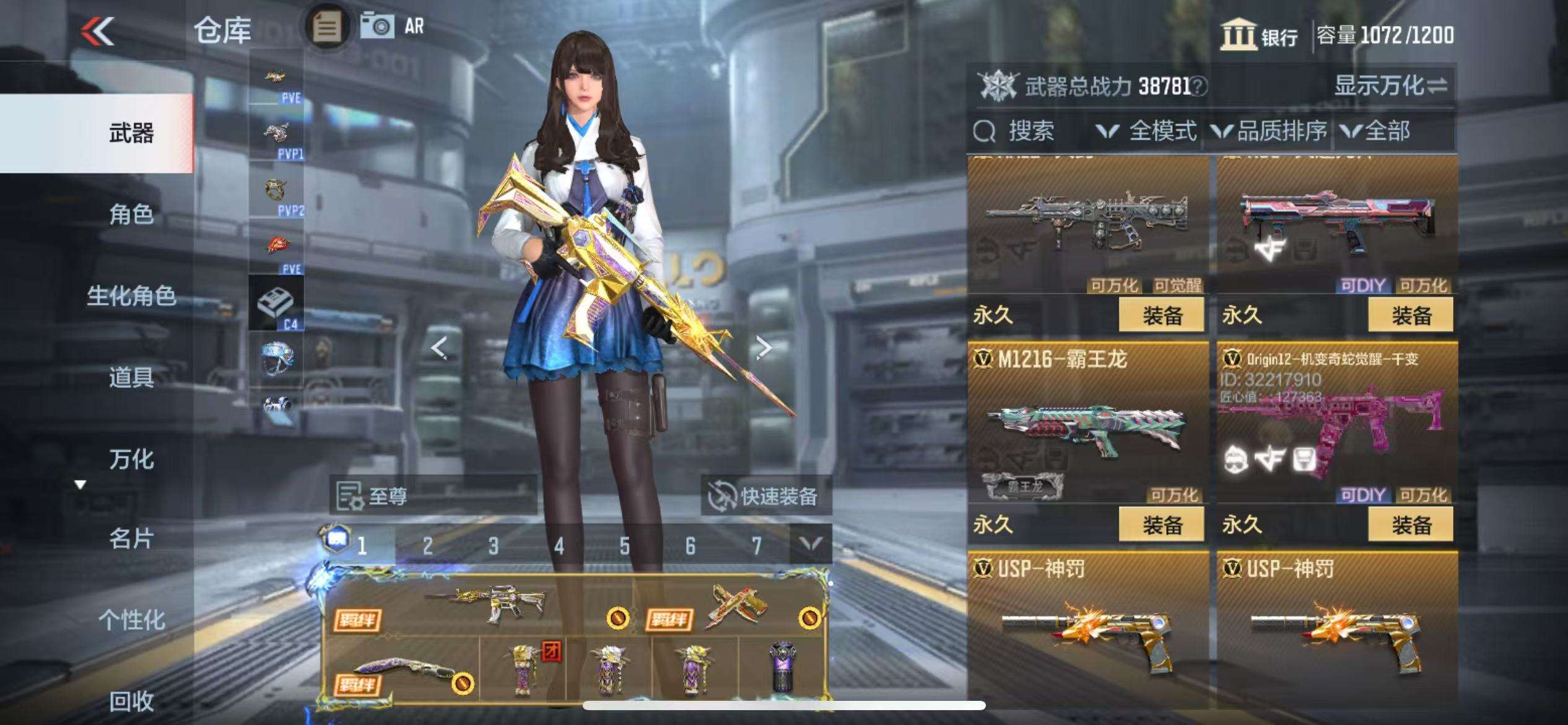This screenshot has height=725, width=1568.
Task: Equip the M1216-霸王龙 shotgun
Action: (x=1161, y=525)
